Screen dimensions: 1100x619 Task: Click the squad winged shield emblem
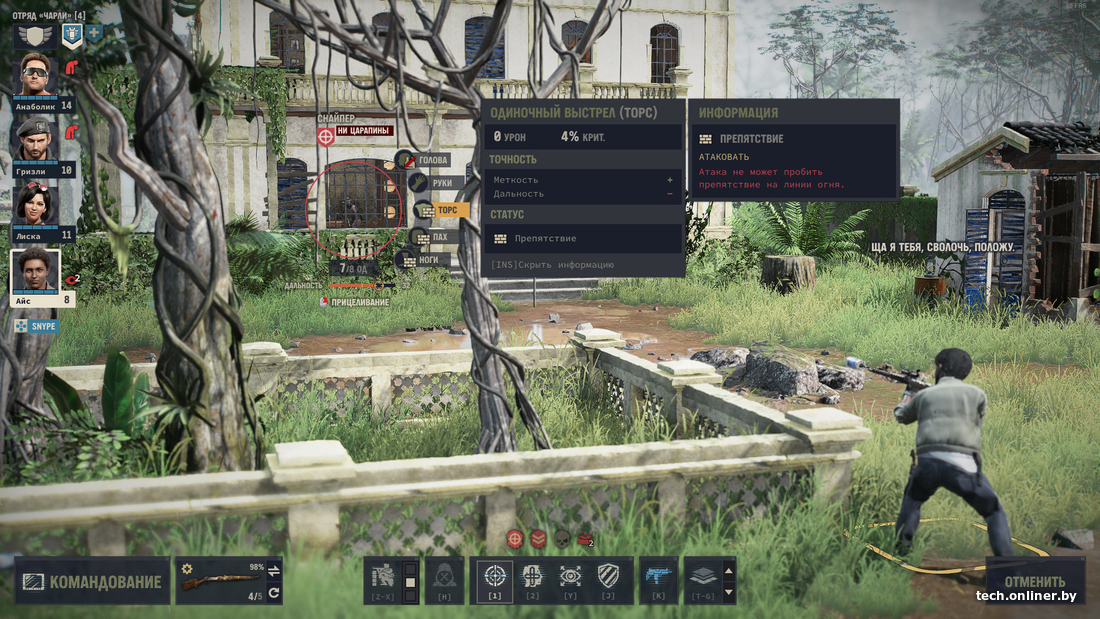coord(36,34)
